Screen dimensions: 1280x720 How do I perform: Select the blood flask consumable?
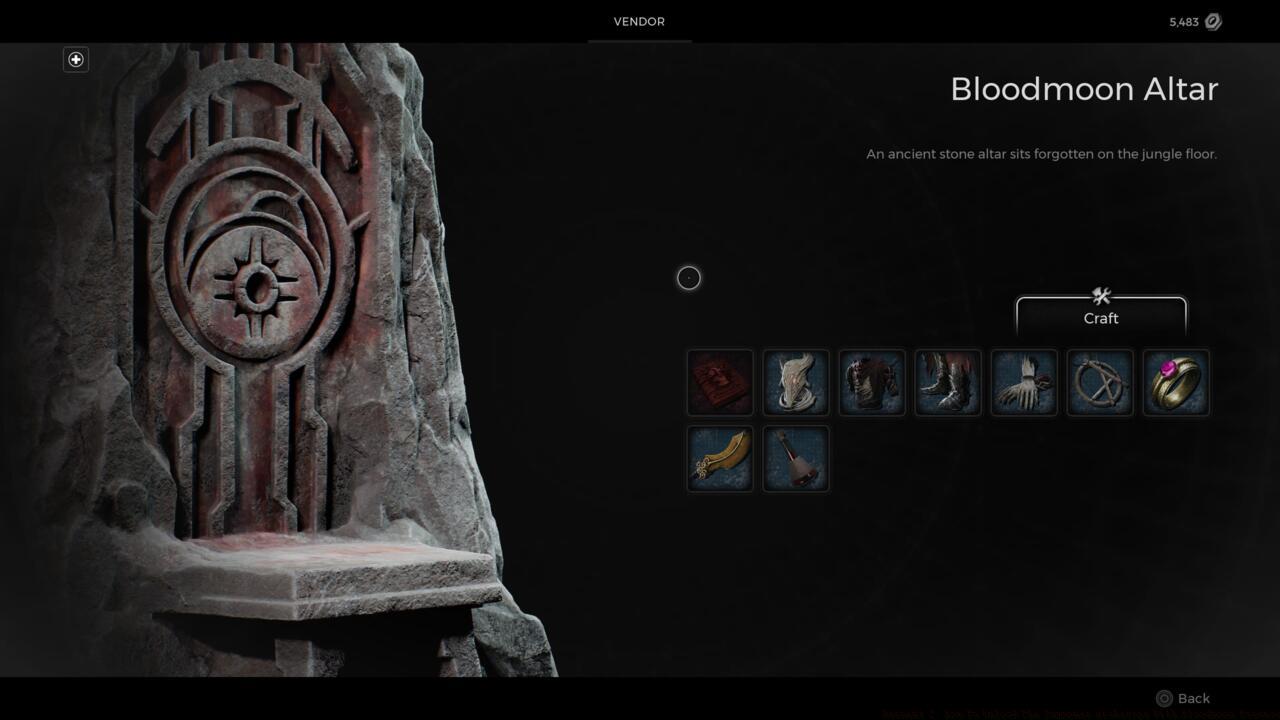point(795,459)
